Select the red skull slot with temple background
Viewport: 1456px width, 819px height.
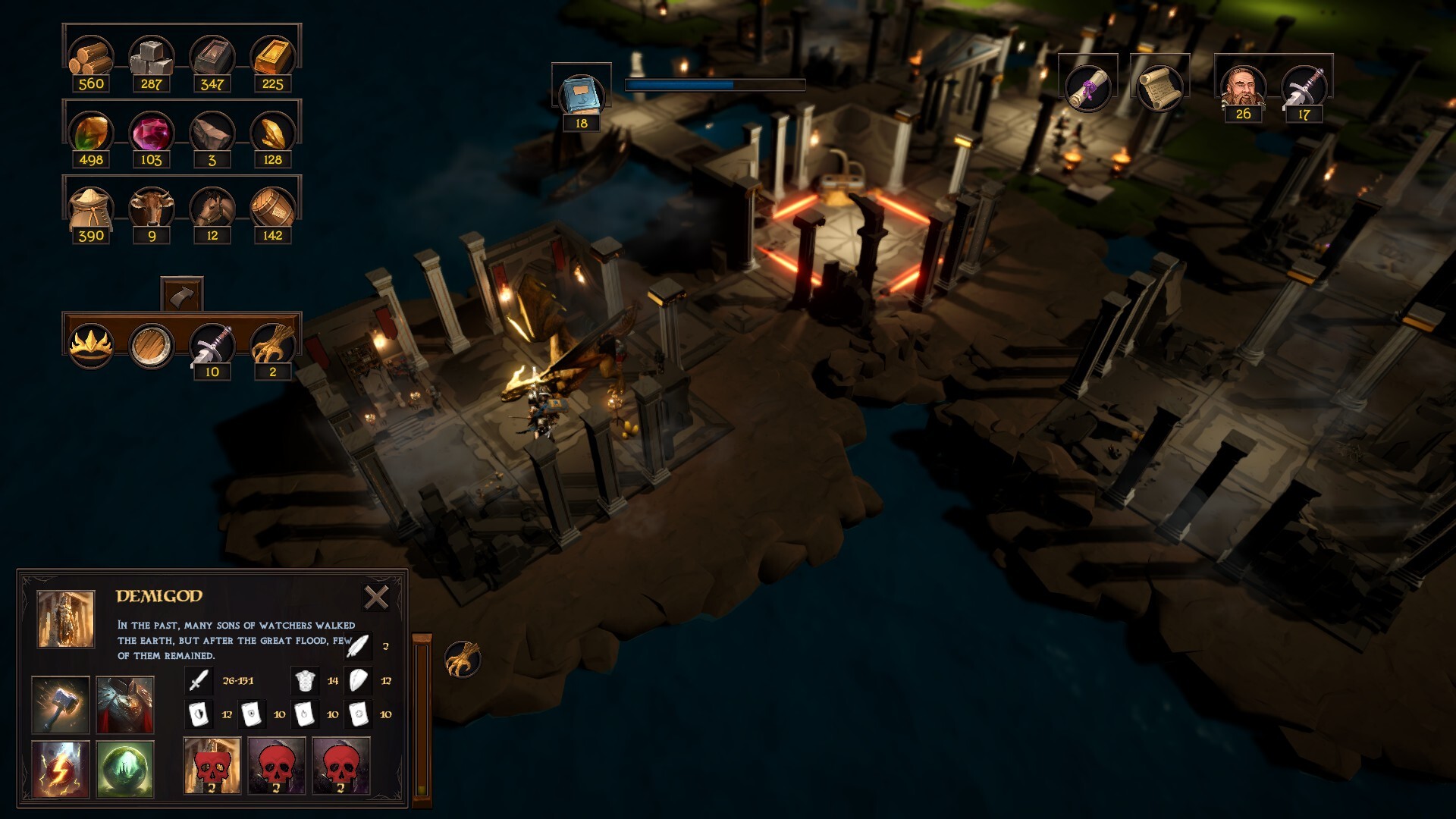pyautogui.click(x=212, y=766)
